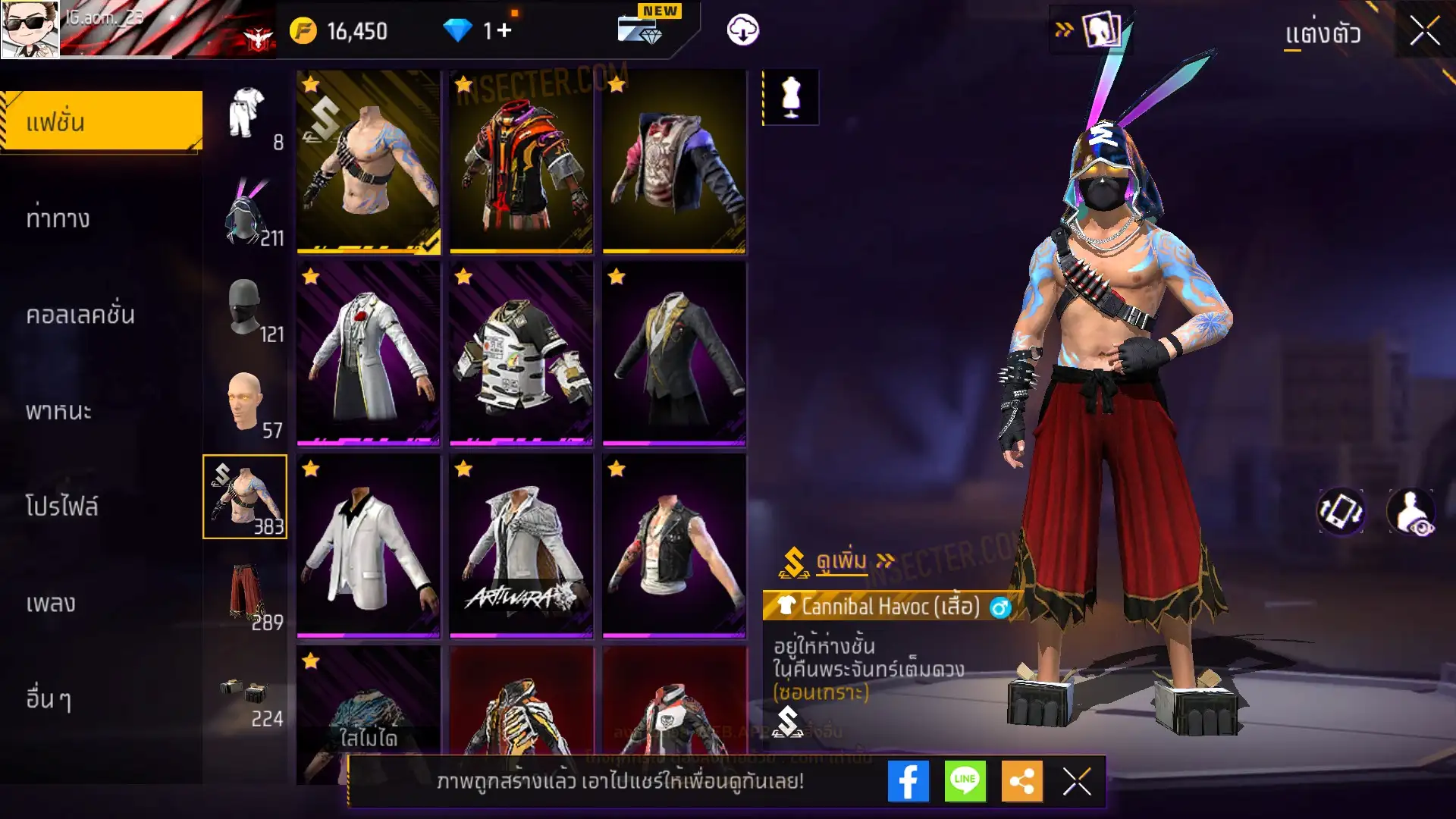Select the อื่น ๆ (Others) menu entry

(49, 699)
